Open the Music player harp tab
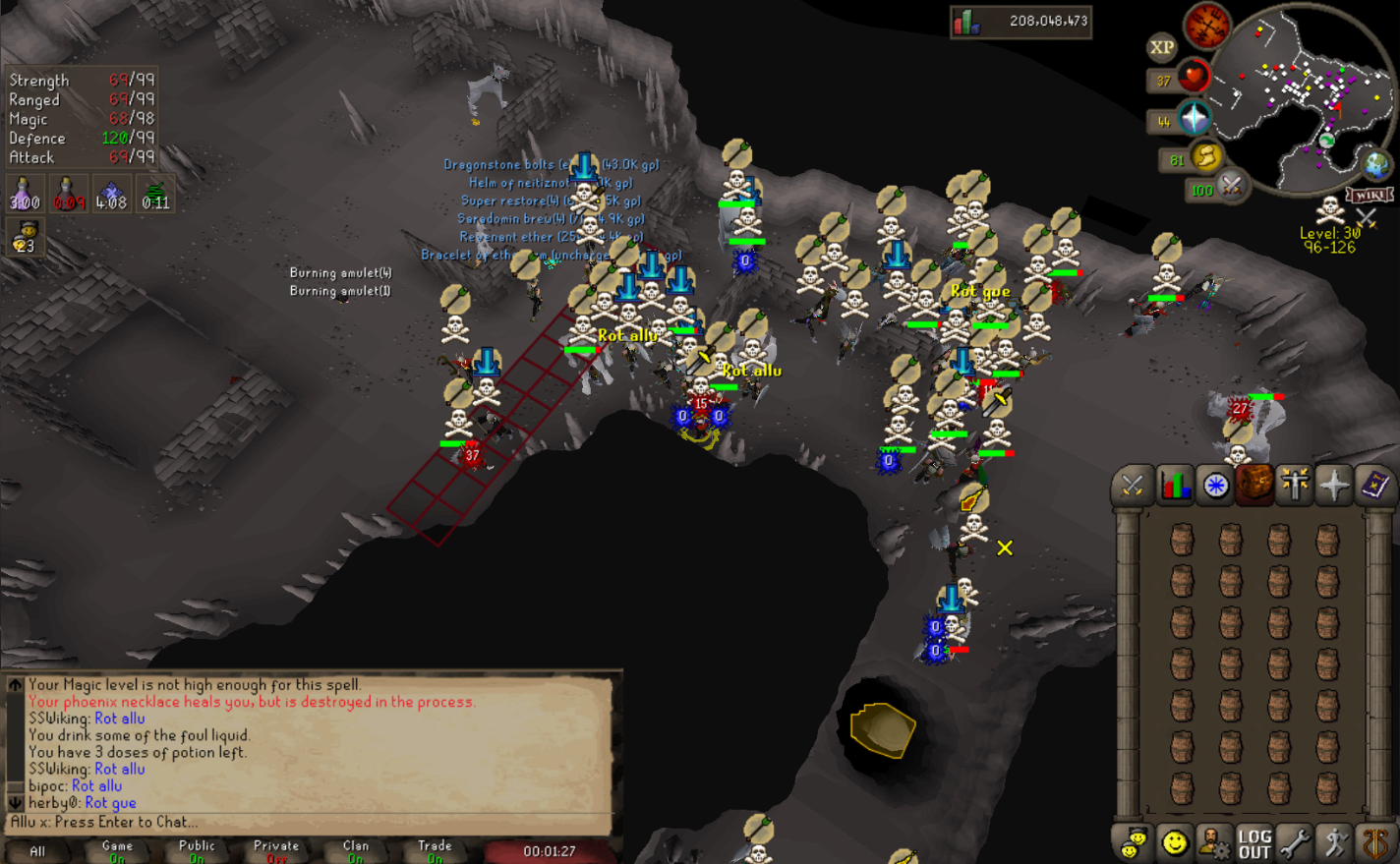This screenshot has width=1400, height=864. 1375,843
